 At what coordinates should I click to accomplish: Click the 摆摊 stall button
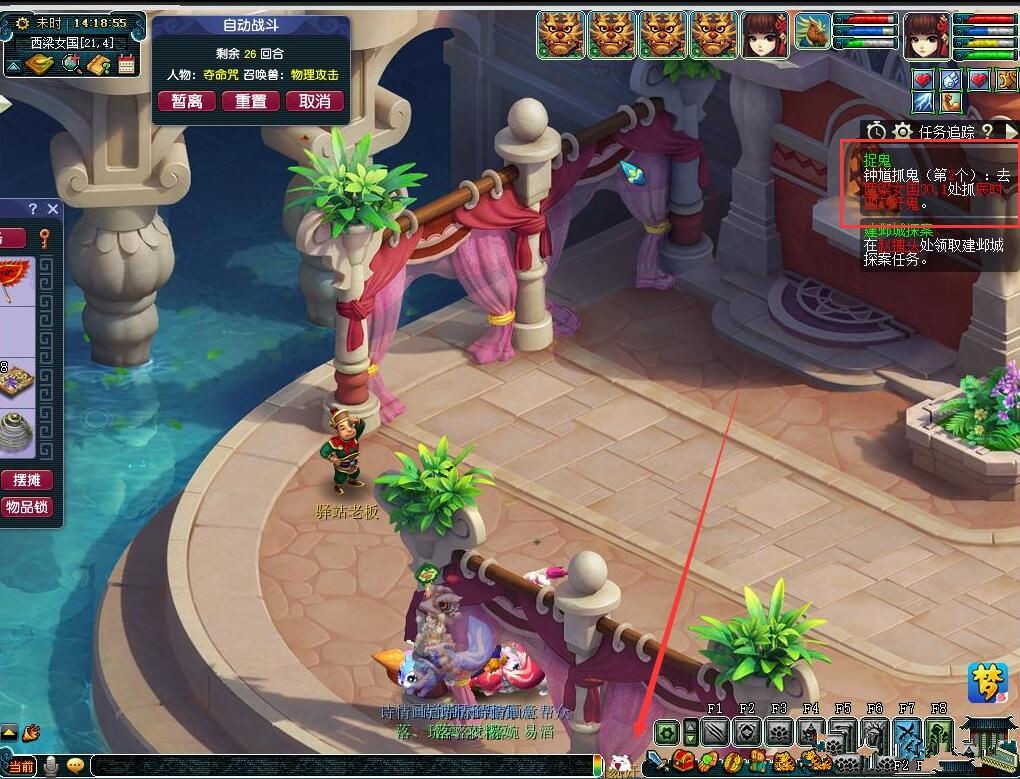coord(25,480)
